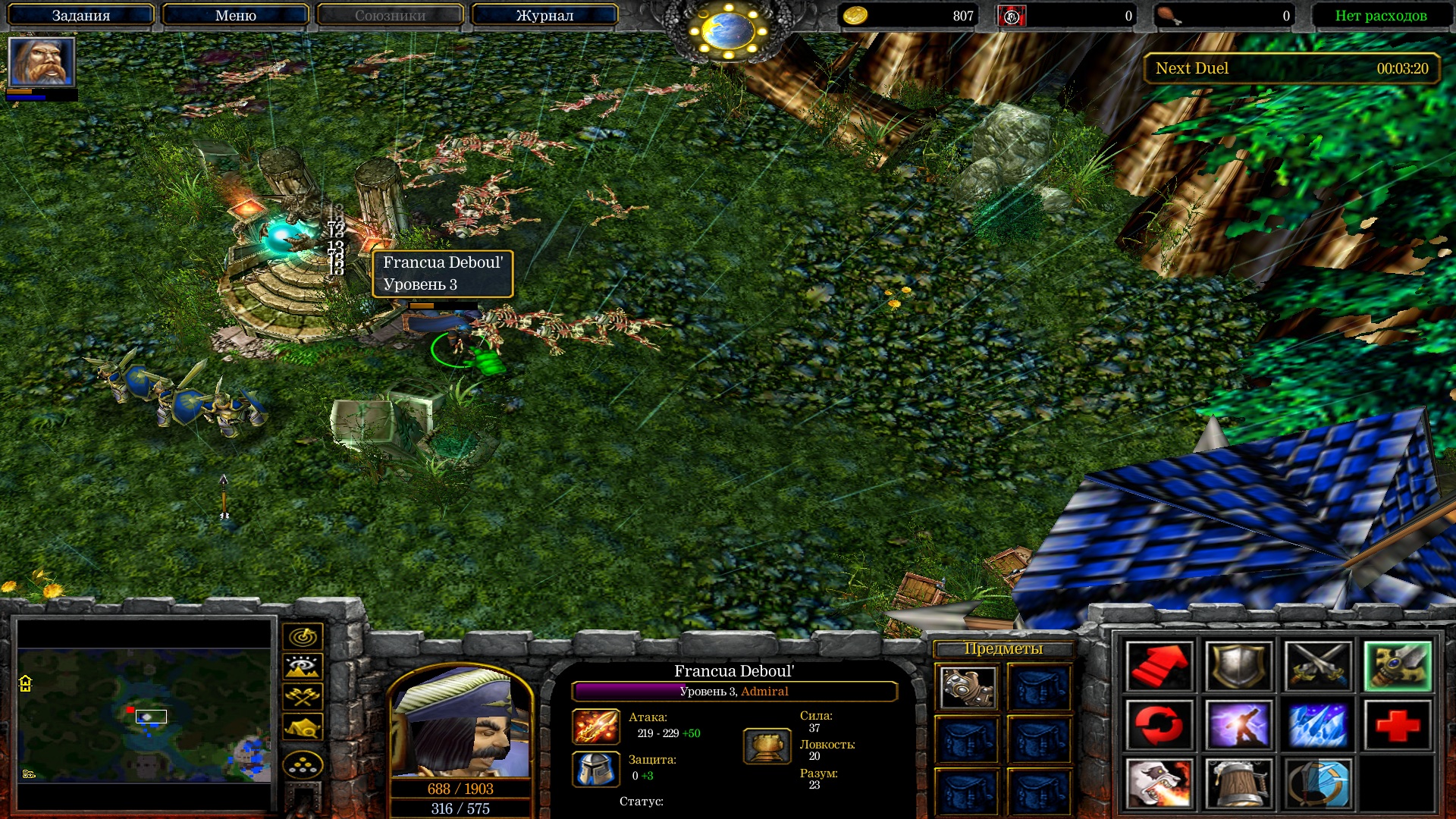This screenshot has width=1456, height=819.
Task: Click the red circular arrows patrol command
Action: (1159, 724)
